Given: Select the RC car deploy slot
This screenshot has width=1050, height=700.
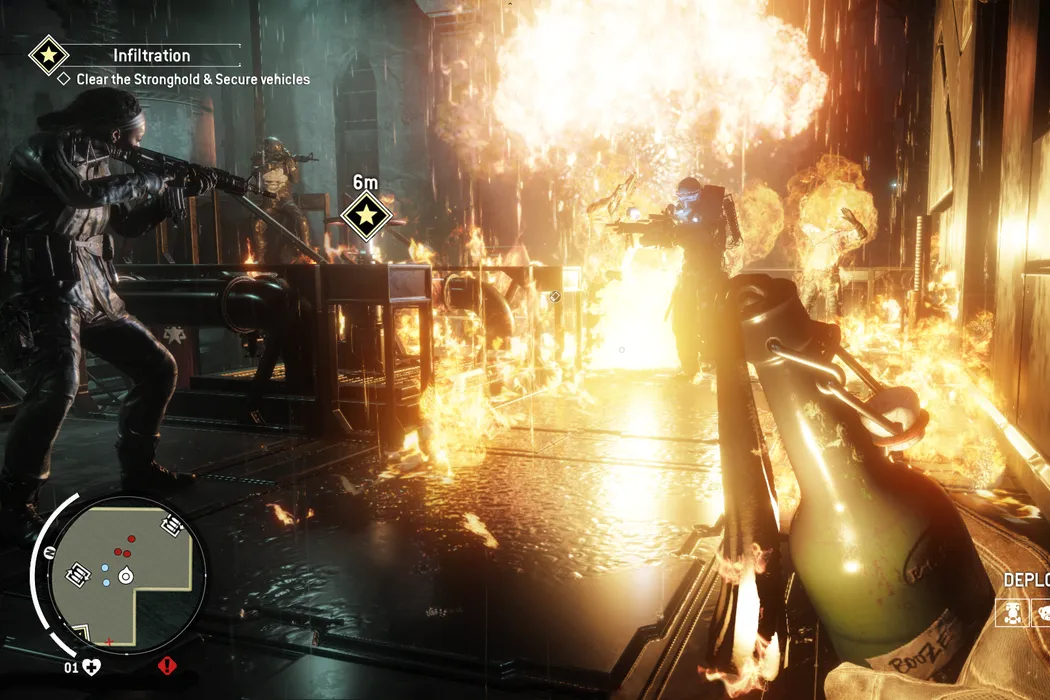Looking at the screenshot, I should 1013,612.
